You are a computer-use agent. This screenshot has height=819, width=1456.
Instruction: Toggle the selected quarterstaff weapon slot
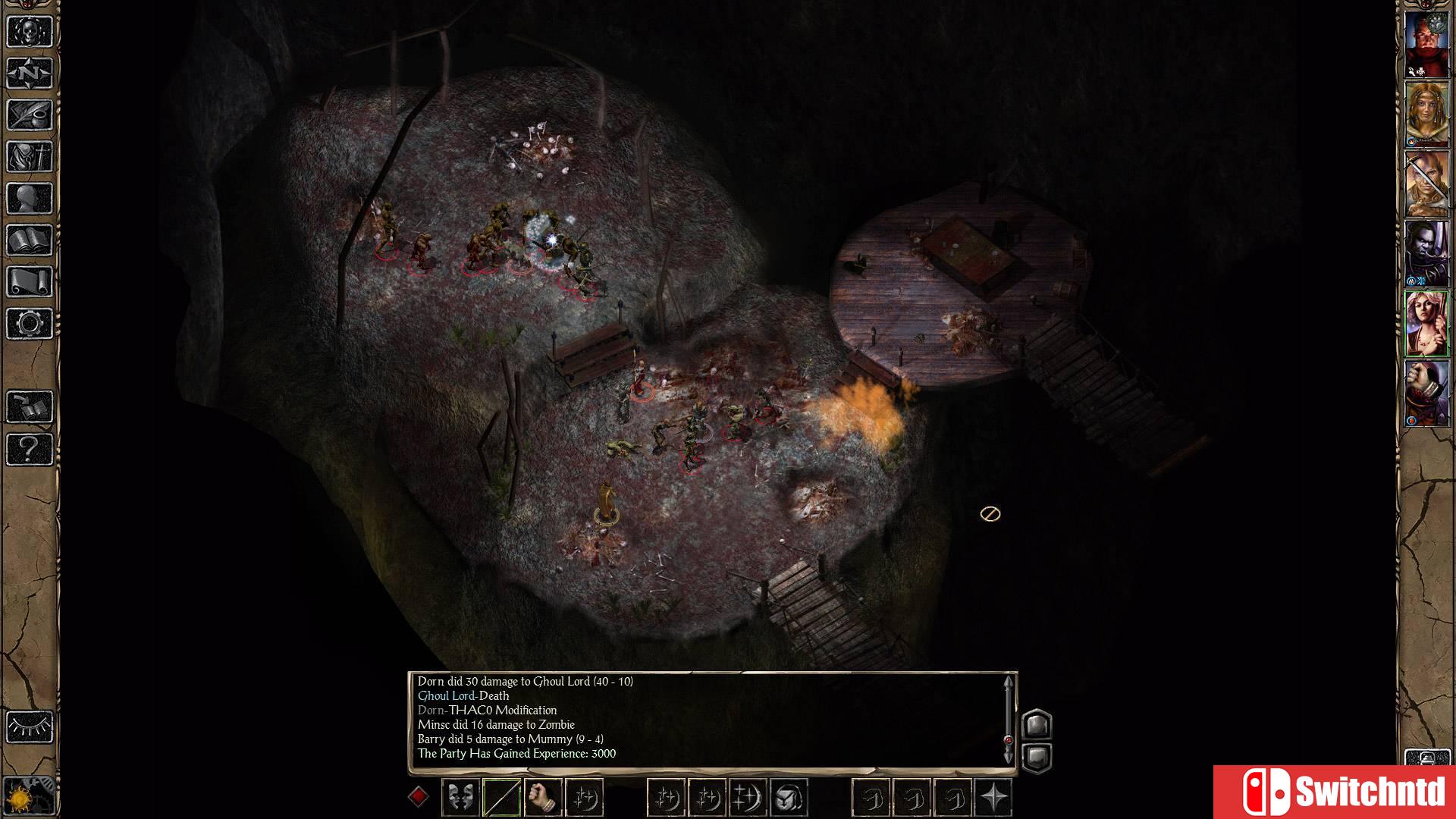(501, 796)
